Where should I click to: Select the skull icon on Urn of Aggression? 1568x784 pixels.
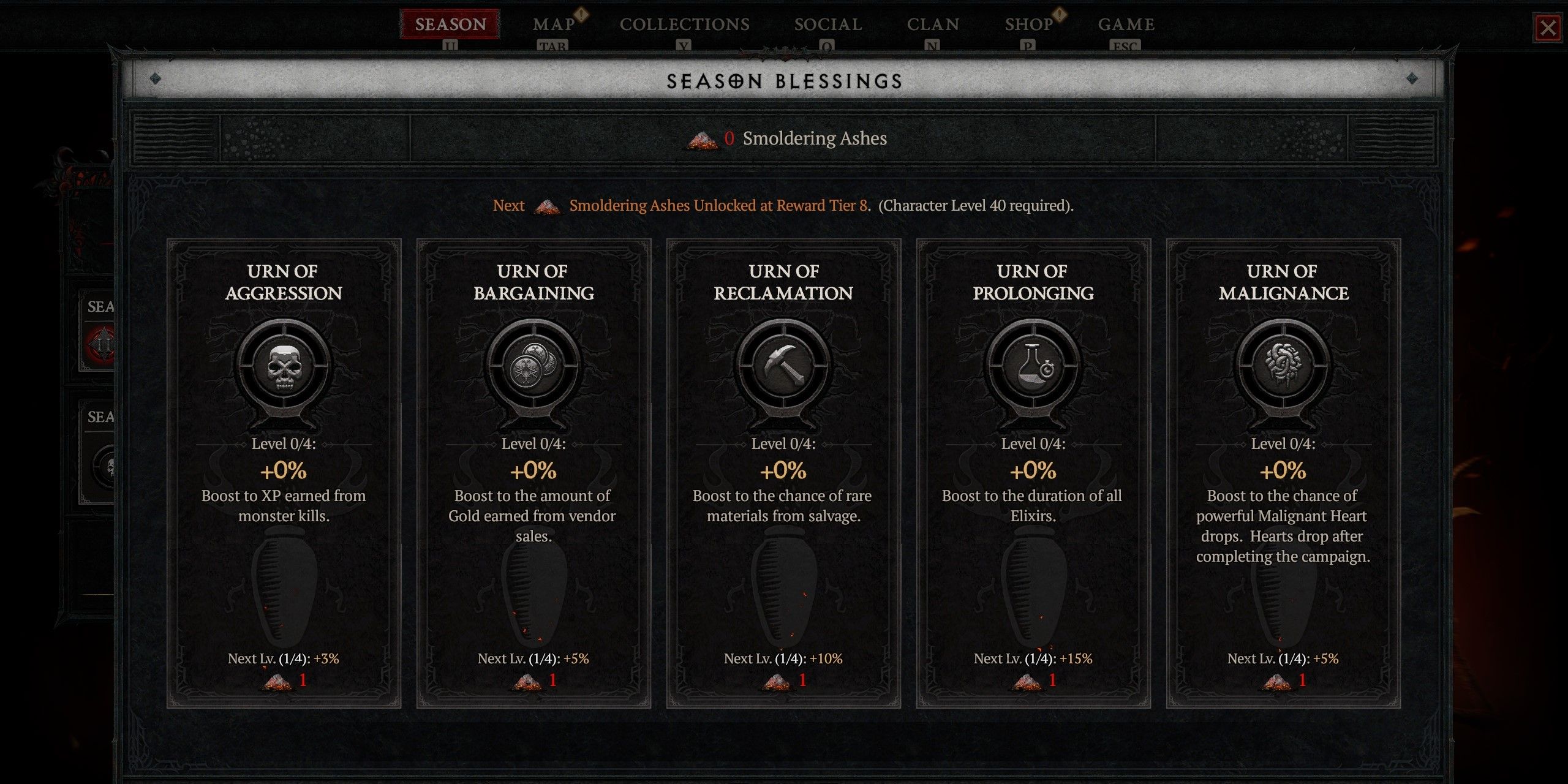(x=285, y=367)
